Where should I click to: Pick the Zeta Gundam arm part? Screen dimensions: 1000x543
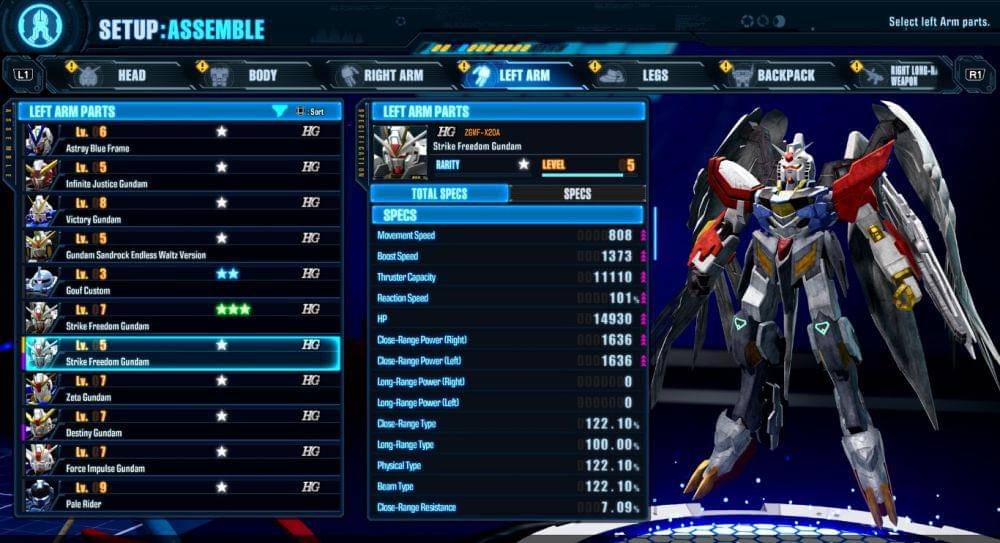coord(180,388)
